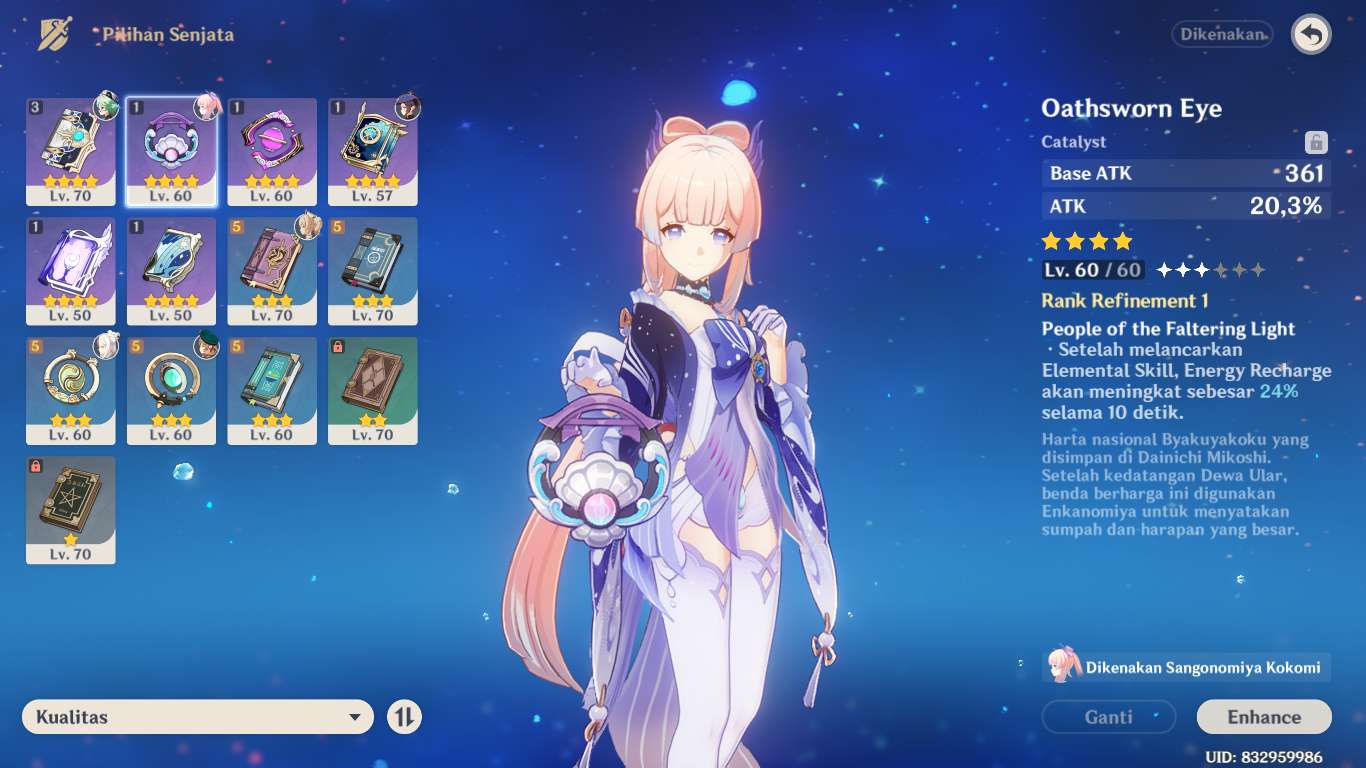
Task: Click the Pilihan Senjata header label
Action: click(x=166, y=33)
